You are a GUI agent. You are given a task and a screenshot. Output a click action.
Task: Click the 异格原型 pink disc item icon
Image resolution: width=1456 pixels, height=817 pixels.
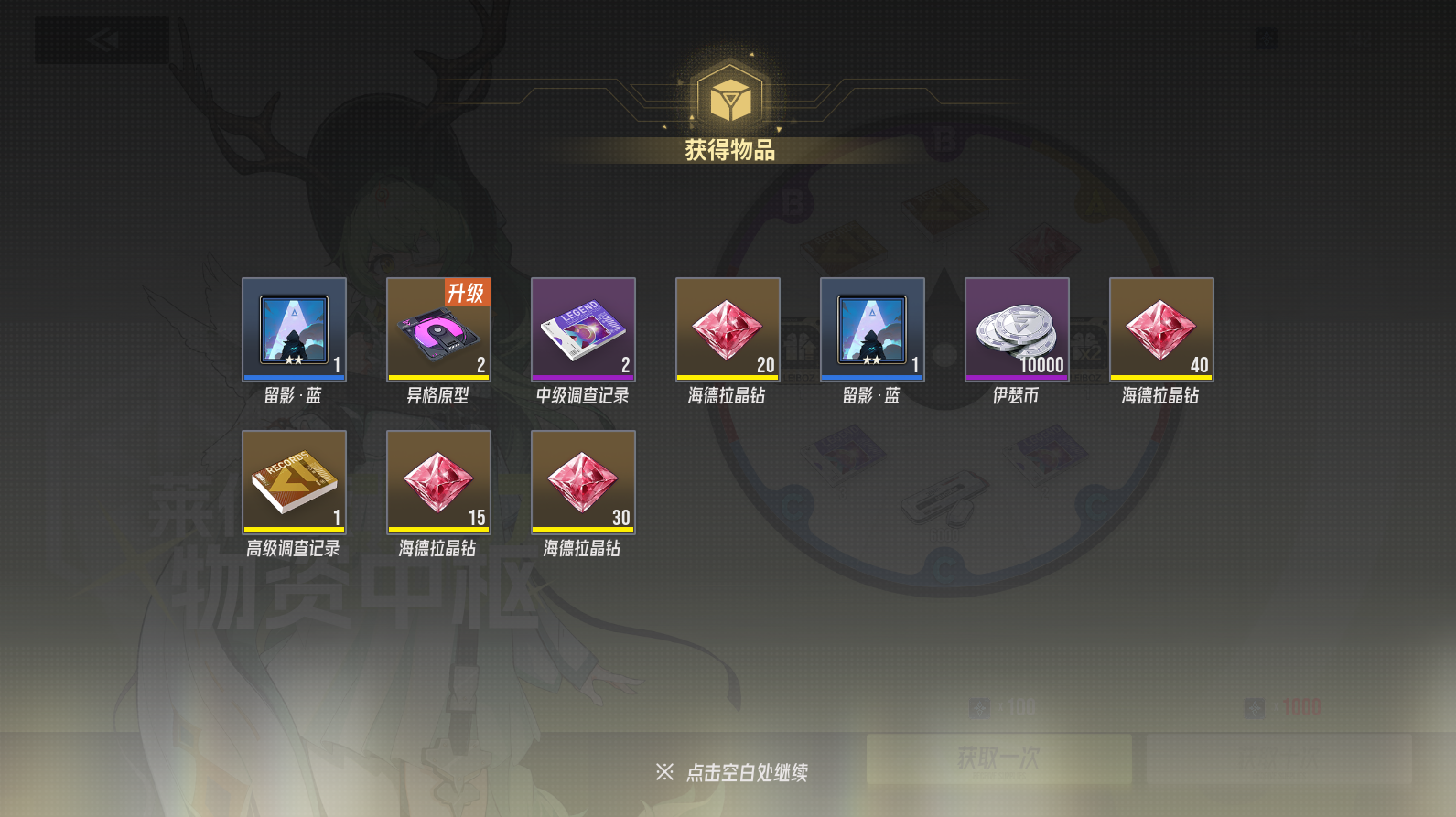[x=438, y=334]
